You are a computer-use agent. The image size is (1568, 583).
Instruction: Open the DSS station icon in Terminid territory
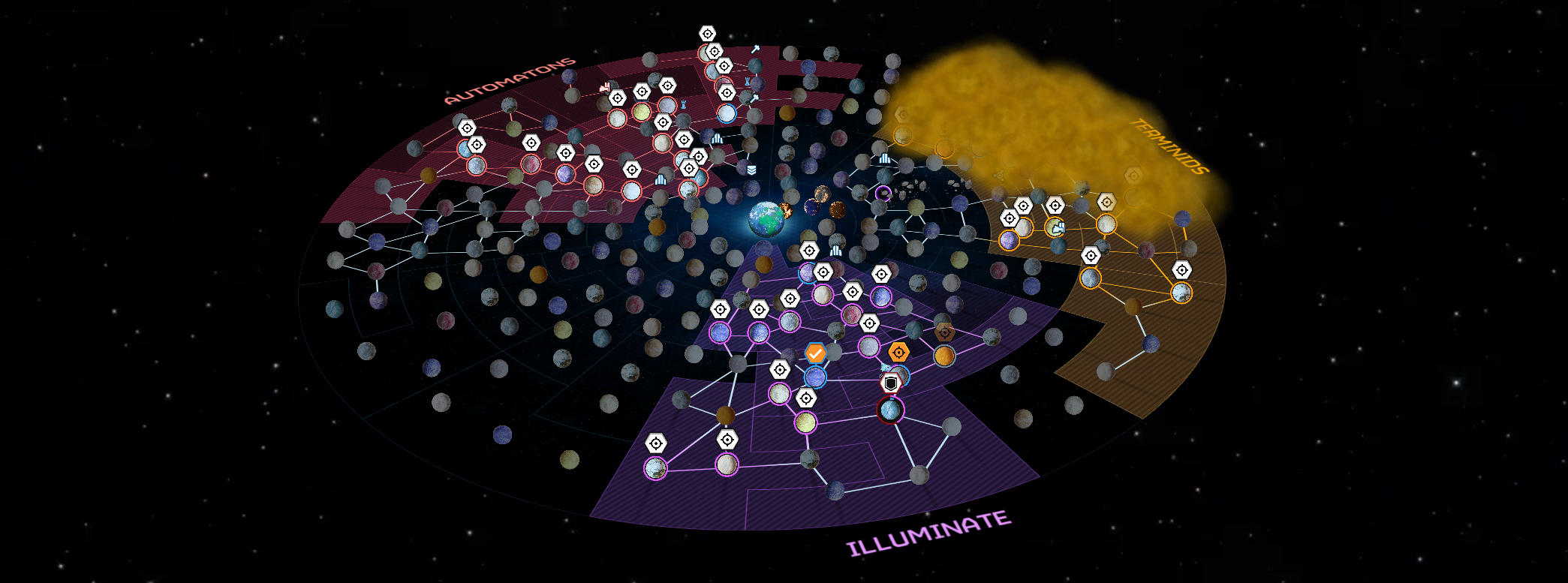click(1059, 227)
